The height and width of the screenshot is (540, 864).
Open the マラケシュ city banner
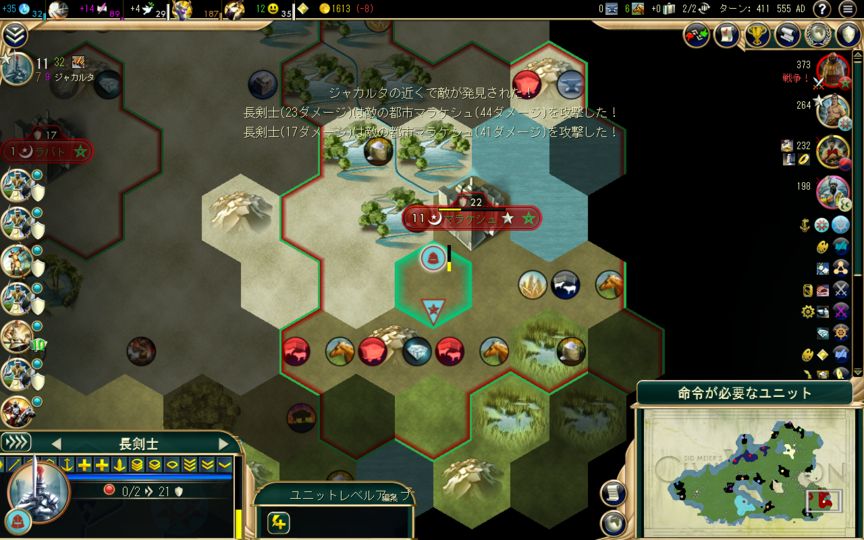click(x=471, y=218)
